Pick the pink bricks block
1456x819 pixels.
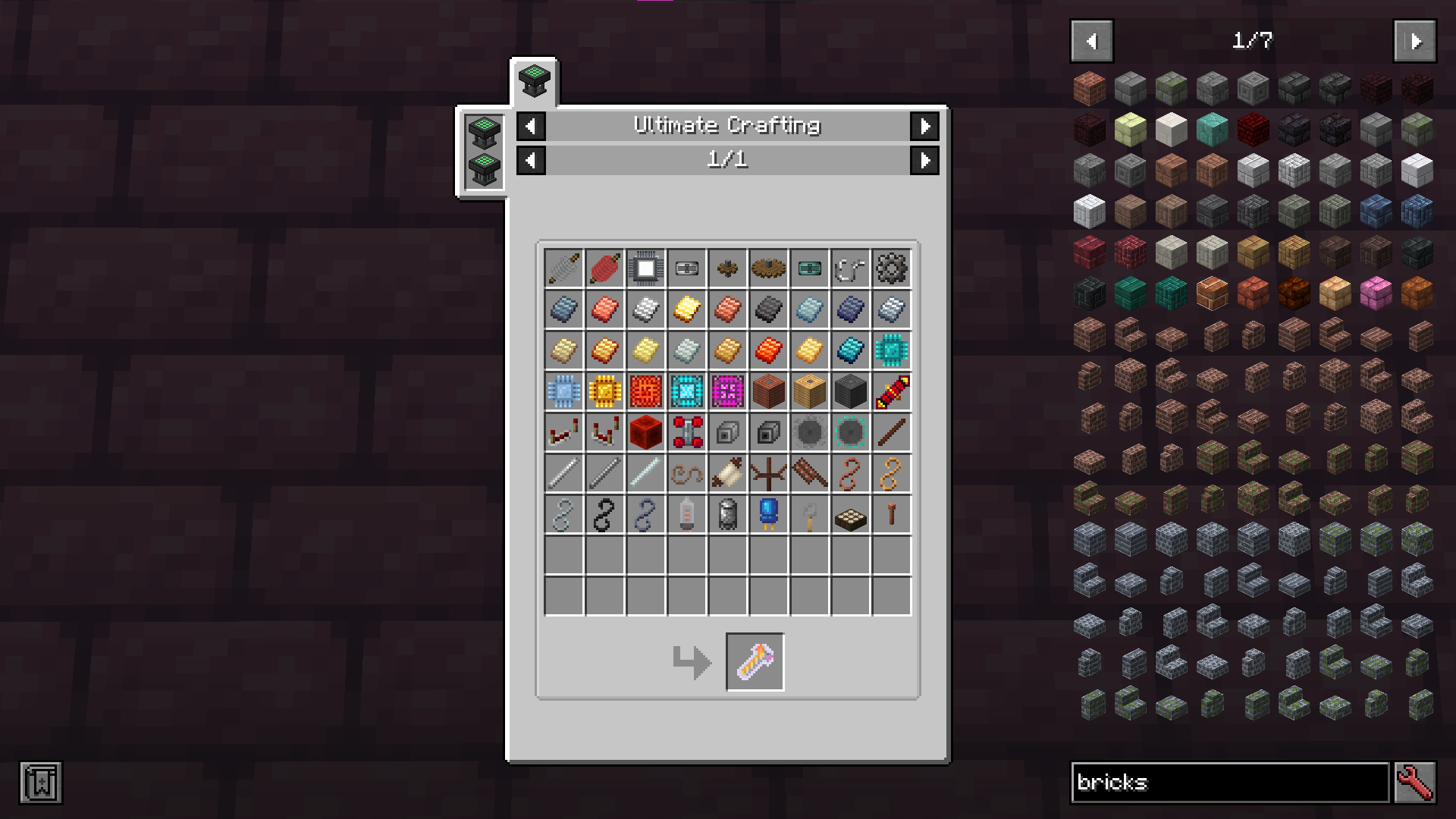[1376, 293]
